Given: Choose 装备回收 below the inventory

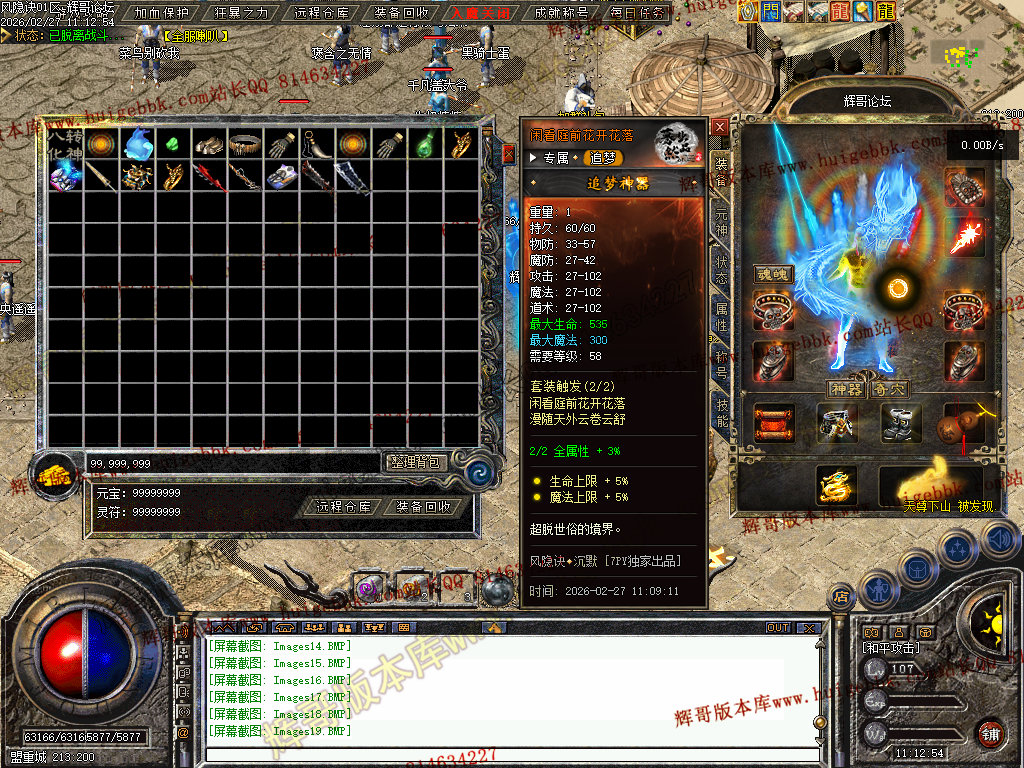Looking at the screenshot, I should click(423, 507).
